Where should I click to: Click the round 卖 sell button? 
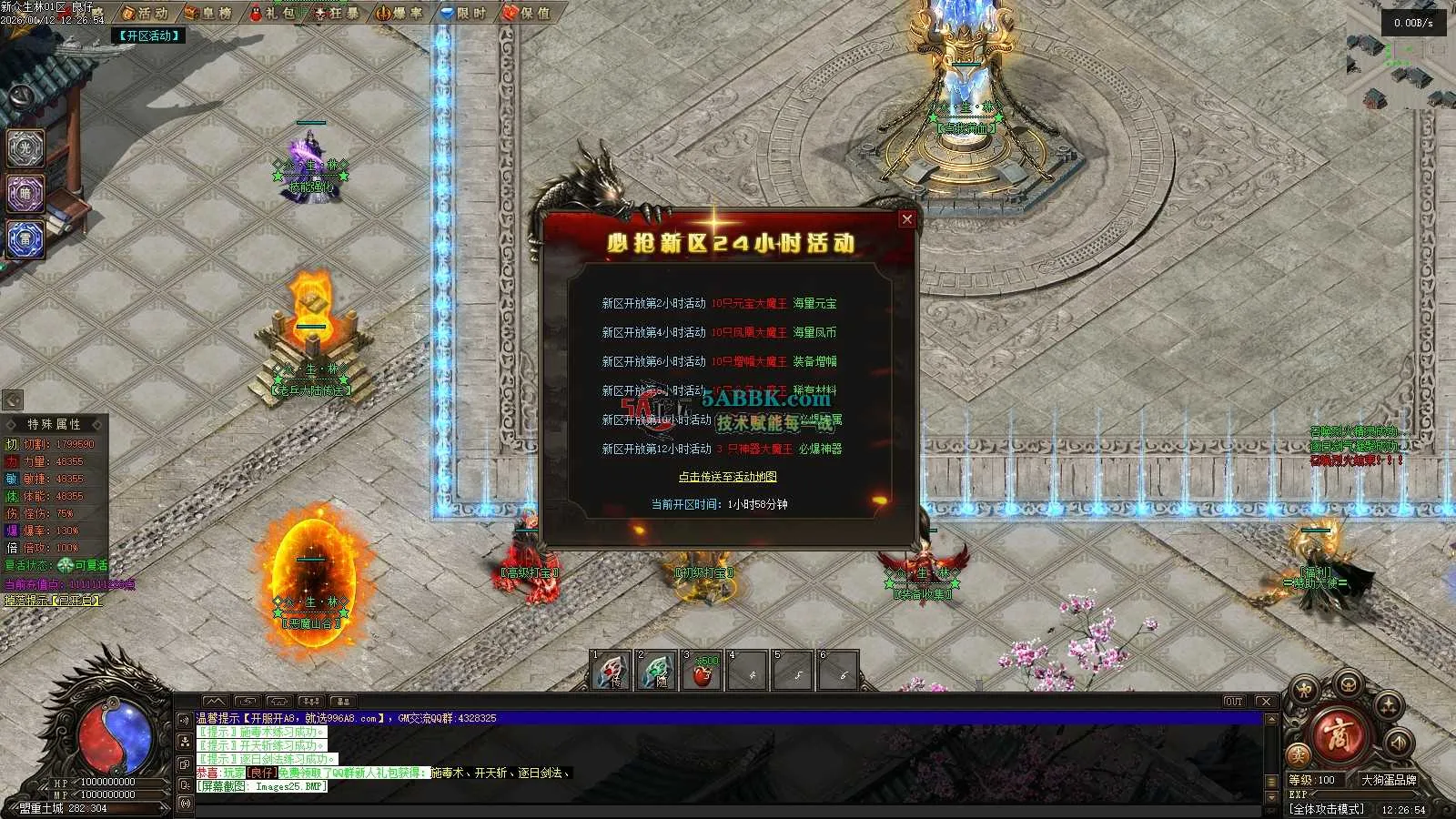click(x=1299, y=756)
